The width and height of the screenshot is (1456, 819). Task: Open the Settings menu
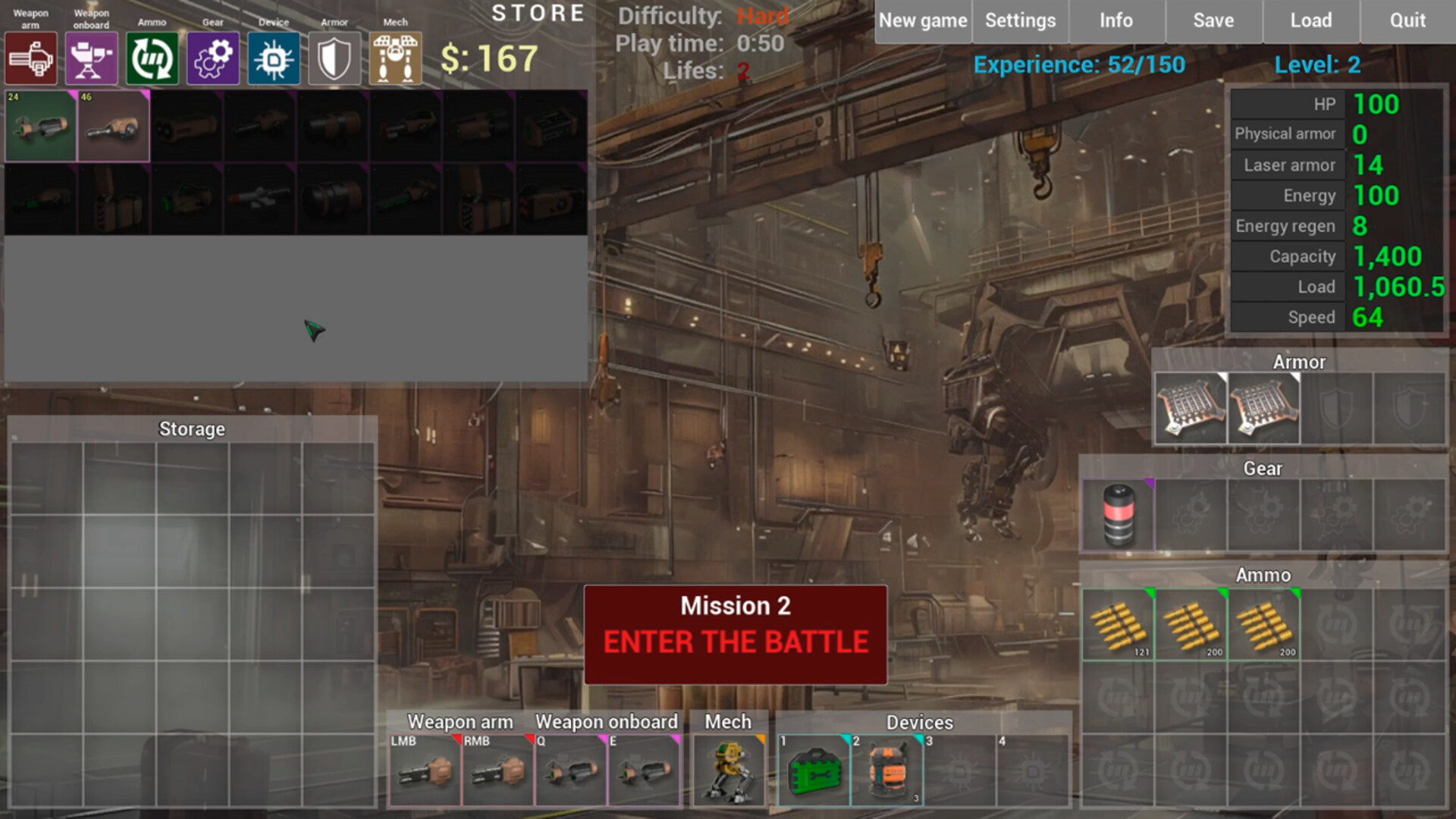coord(1020,20)
